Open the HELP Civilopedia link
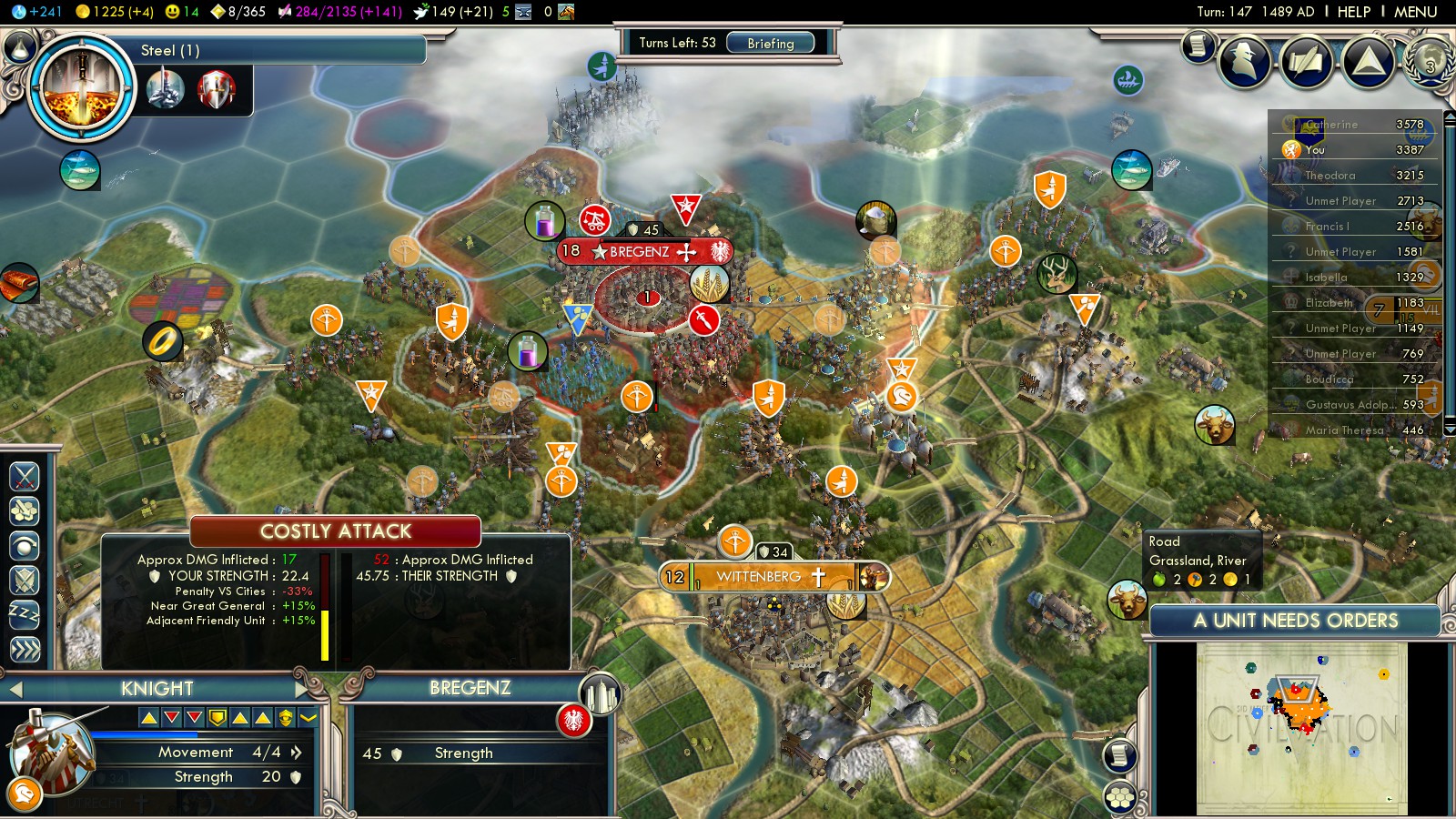1456x819 pixels. 1353,12
